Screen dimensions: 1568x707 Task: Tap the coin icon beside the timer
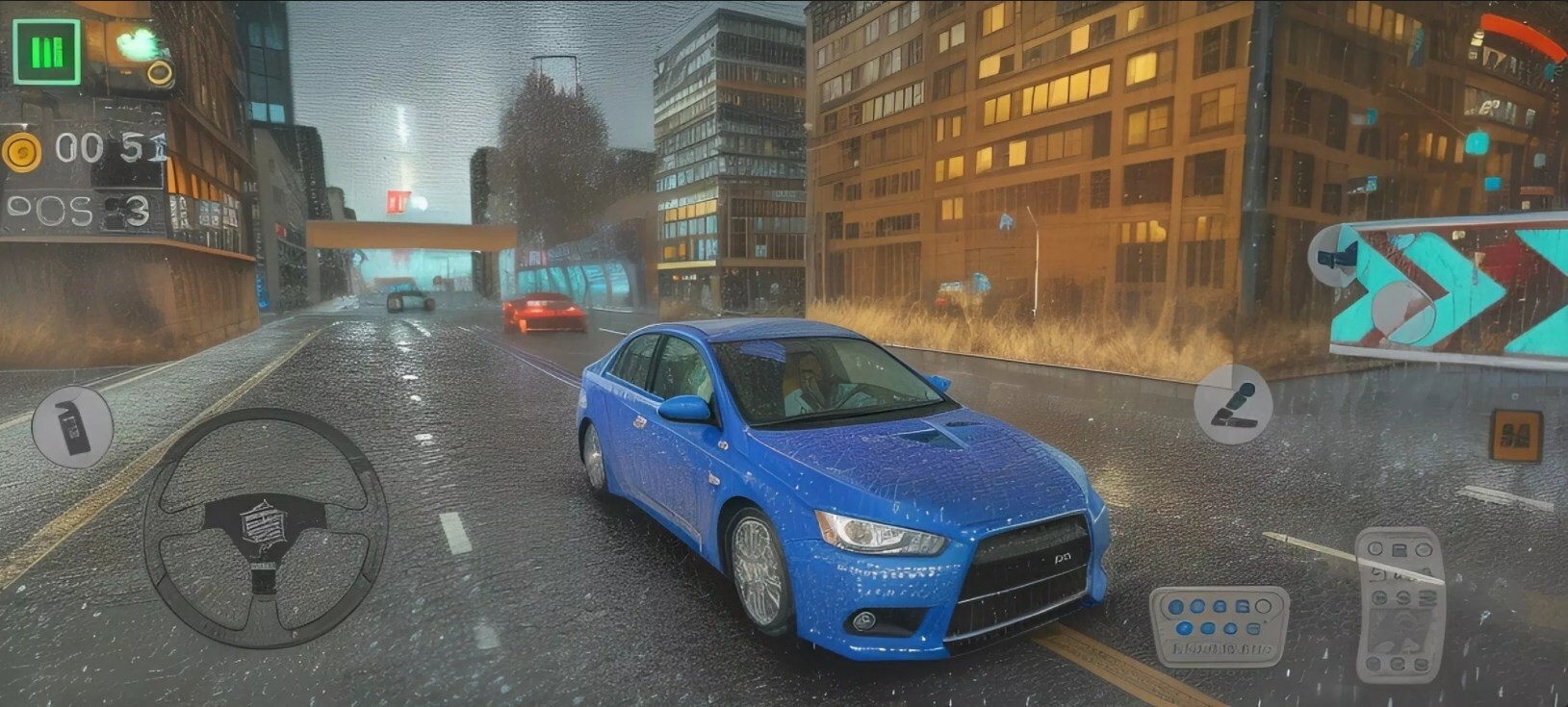[21, 150]
